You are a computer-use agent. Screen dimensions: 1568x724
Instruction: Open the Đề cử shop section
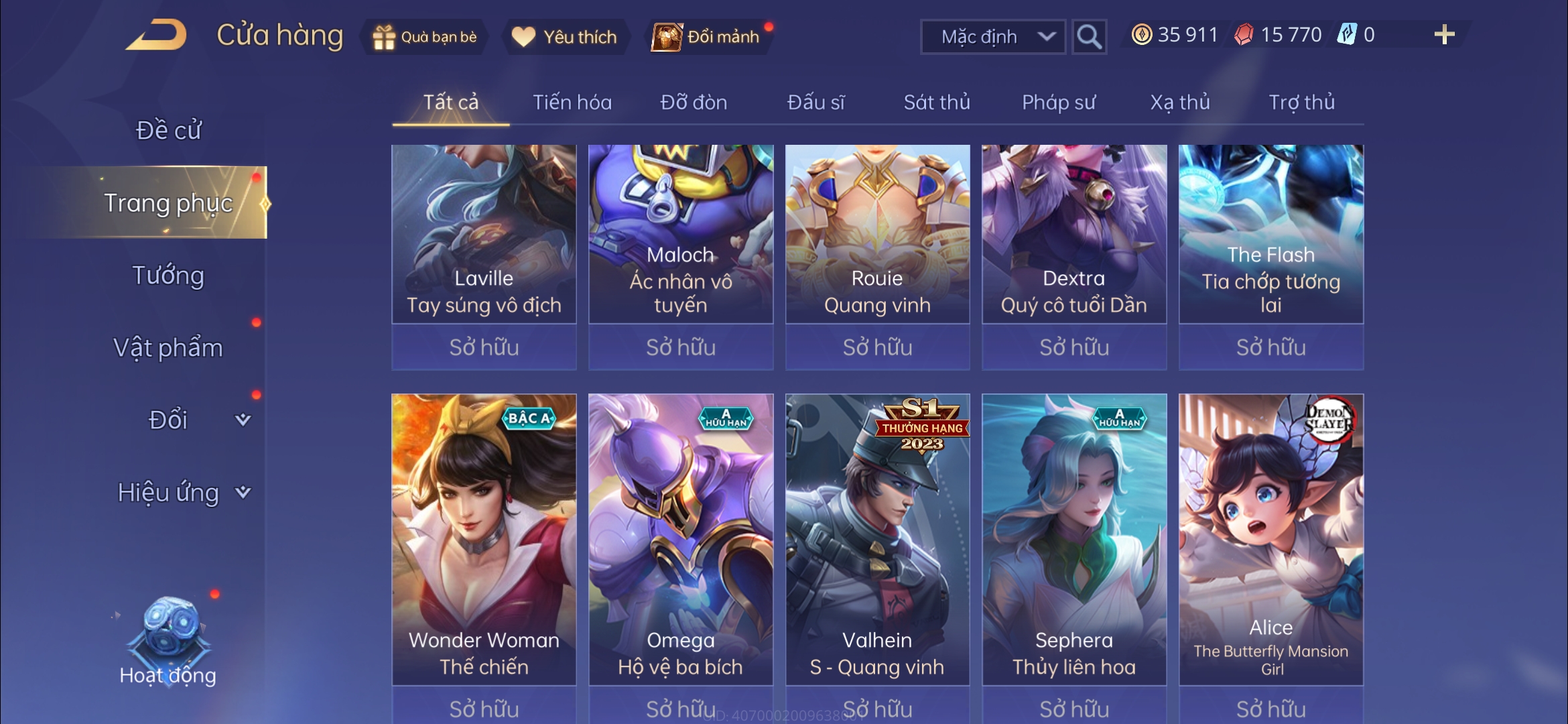[x=168, y=130]
